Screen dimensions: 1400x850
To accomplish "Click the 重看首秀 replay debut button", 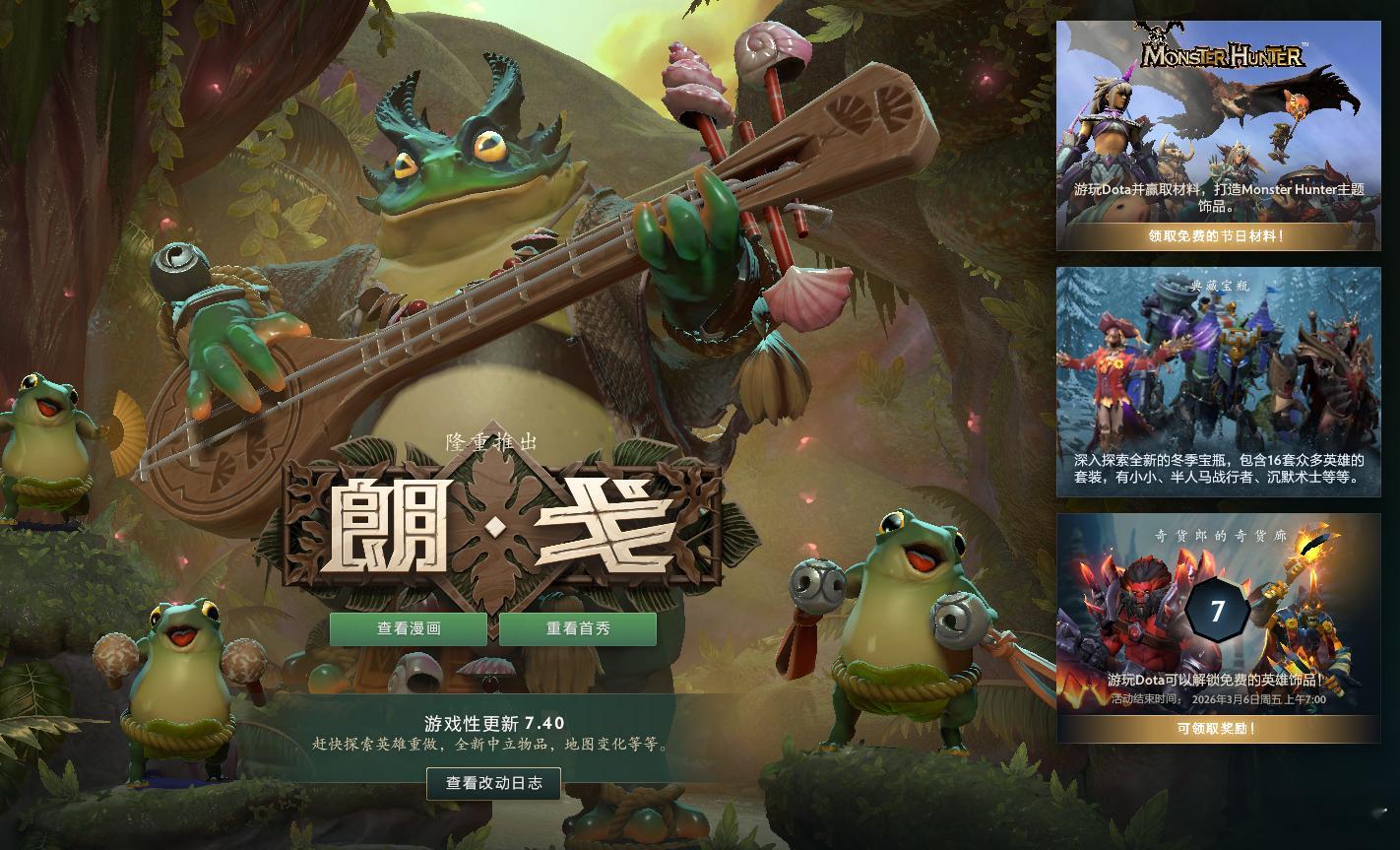I will tap(578, 628).
